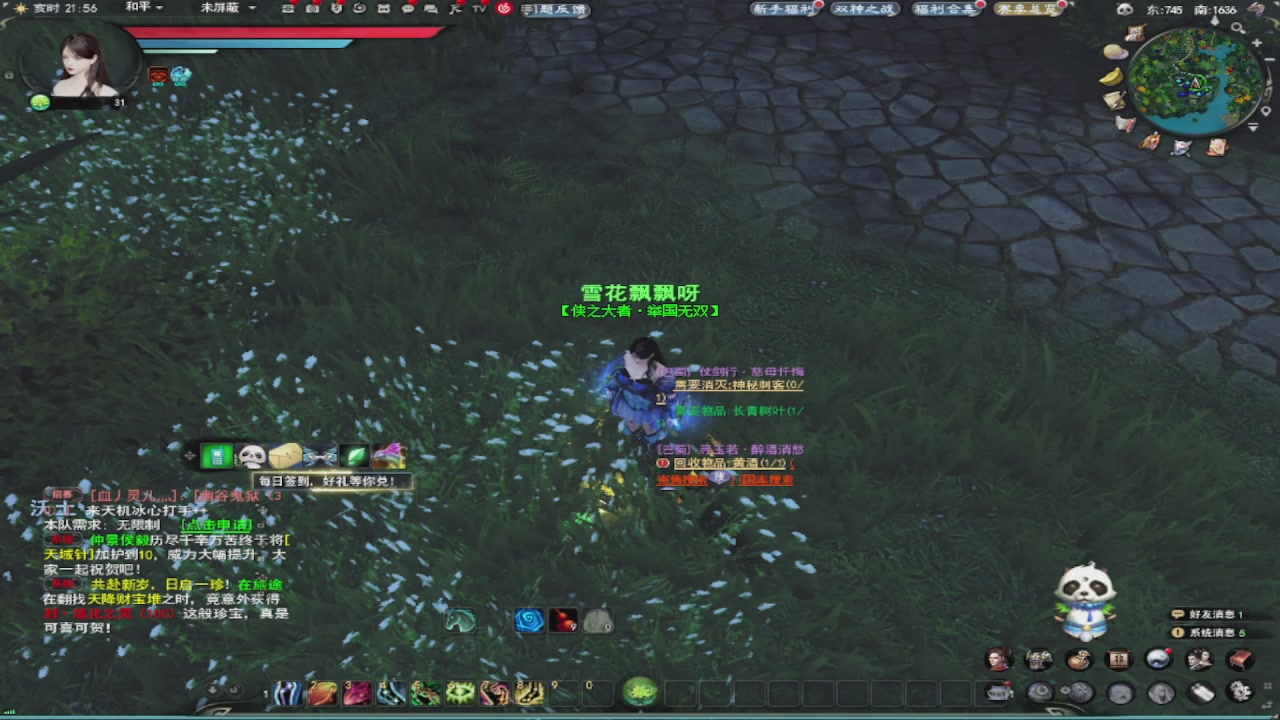This screenshot has height=720, width=1280.
Task: Collapse the minimap with its chevron arrow
Action: point(1255,128)
